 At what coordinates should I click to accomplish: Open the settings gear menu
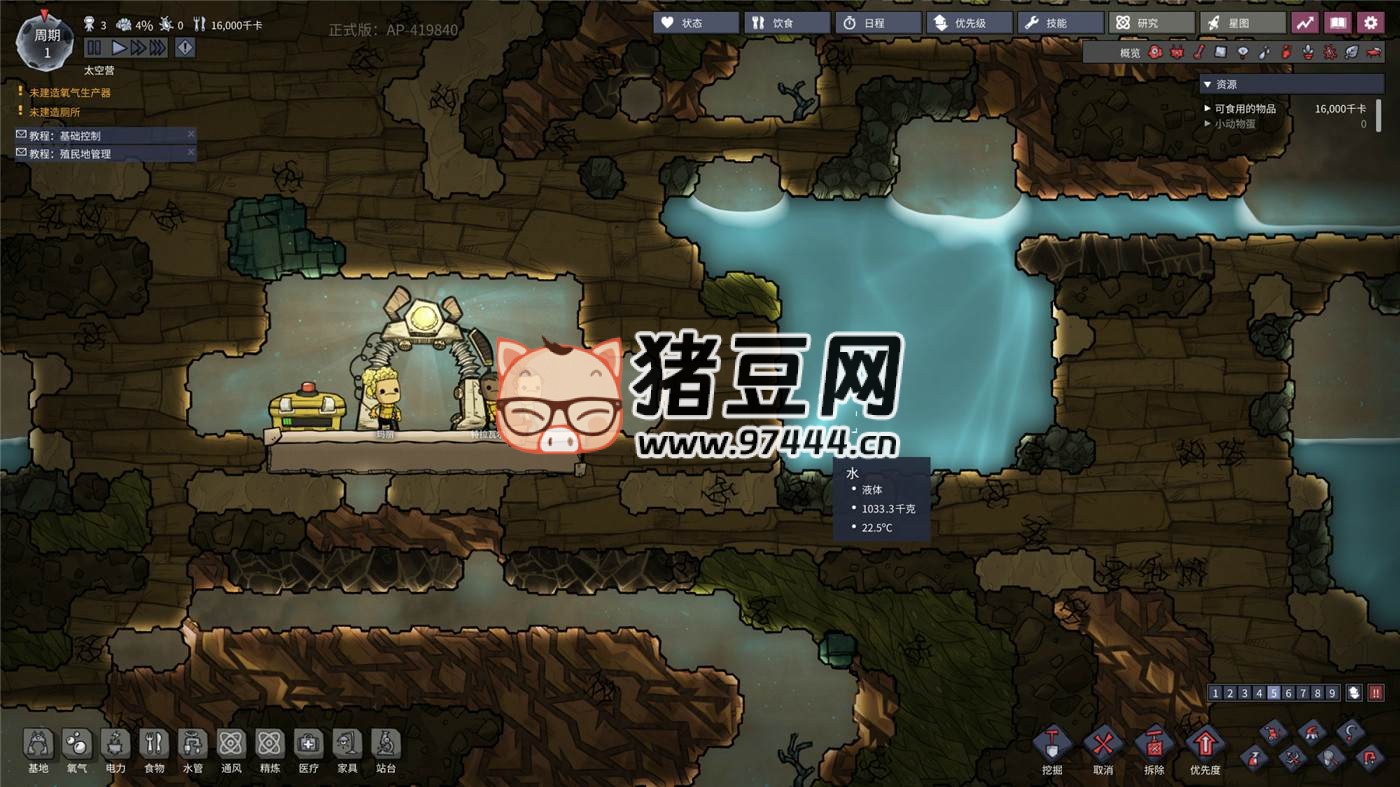[1370, 21]
